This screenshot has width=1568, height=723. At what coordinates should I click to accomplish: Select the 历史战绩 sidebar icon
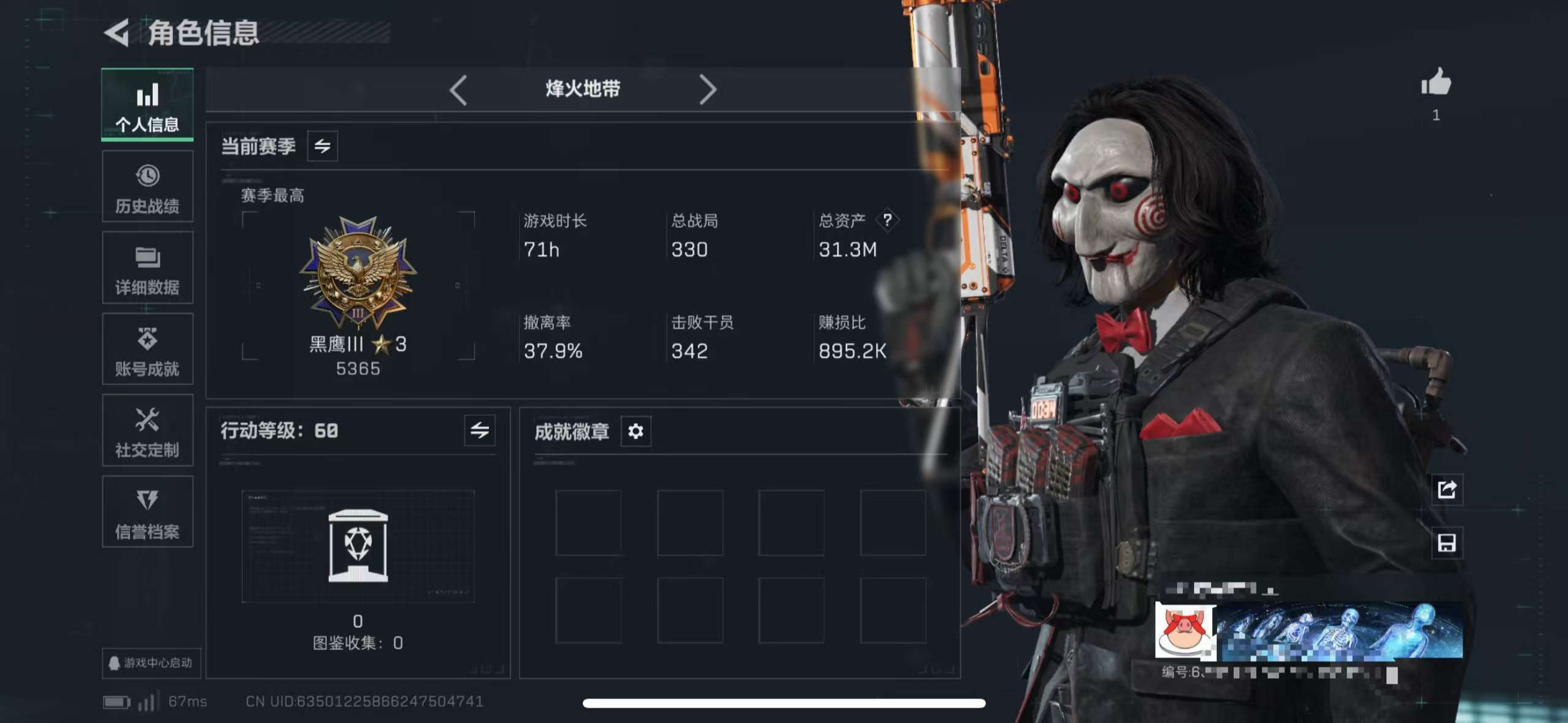coord(147,187)
